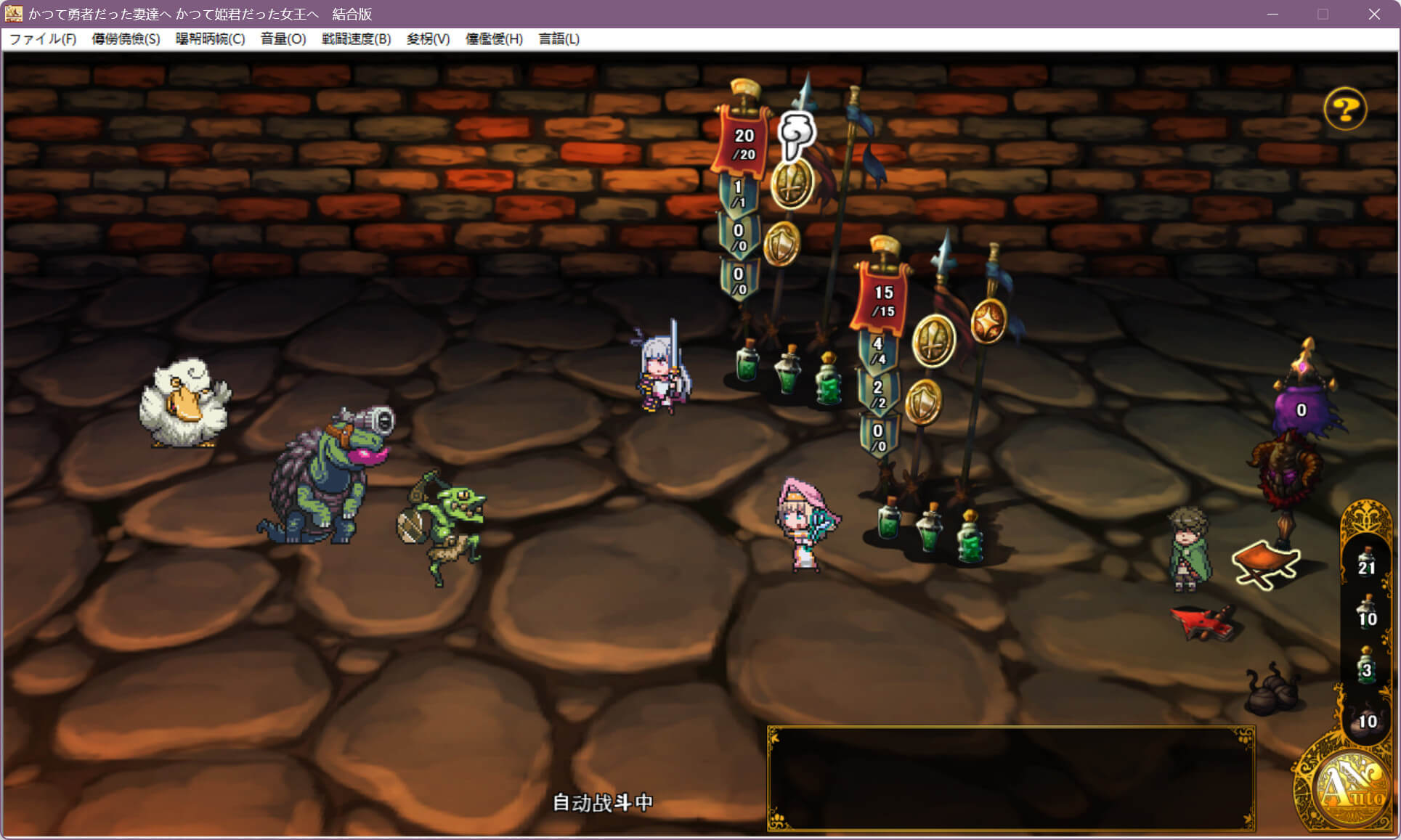
Task: Open the menu labeled with (S)
Action: [126, 39]
